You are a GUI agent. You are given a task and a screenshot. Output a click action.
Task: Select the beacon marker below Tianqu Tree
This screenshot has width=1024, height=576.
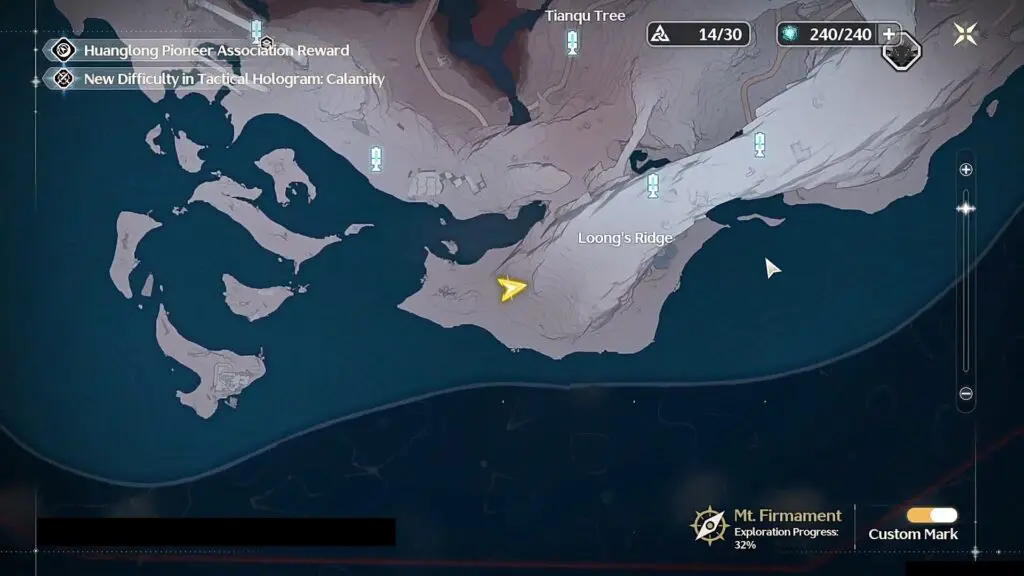click(x=572, y=42)
